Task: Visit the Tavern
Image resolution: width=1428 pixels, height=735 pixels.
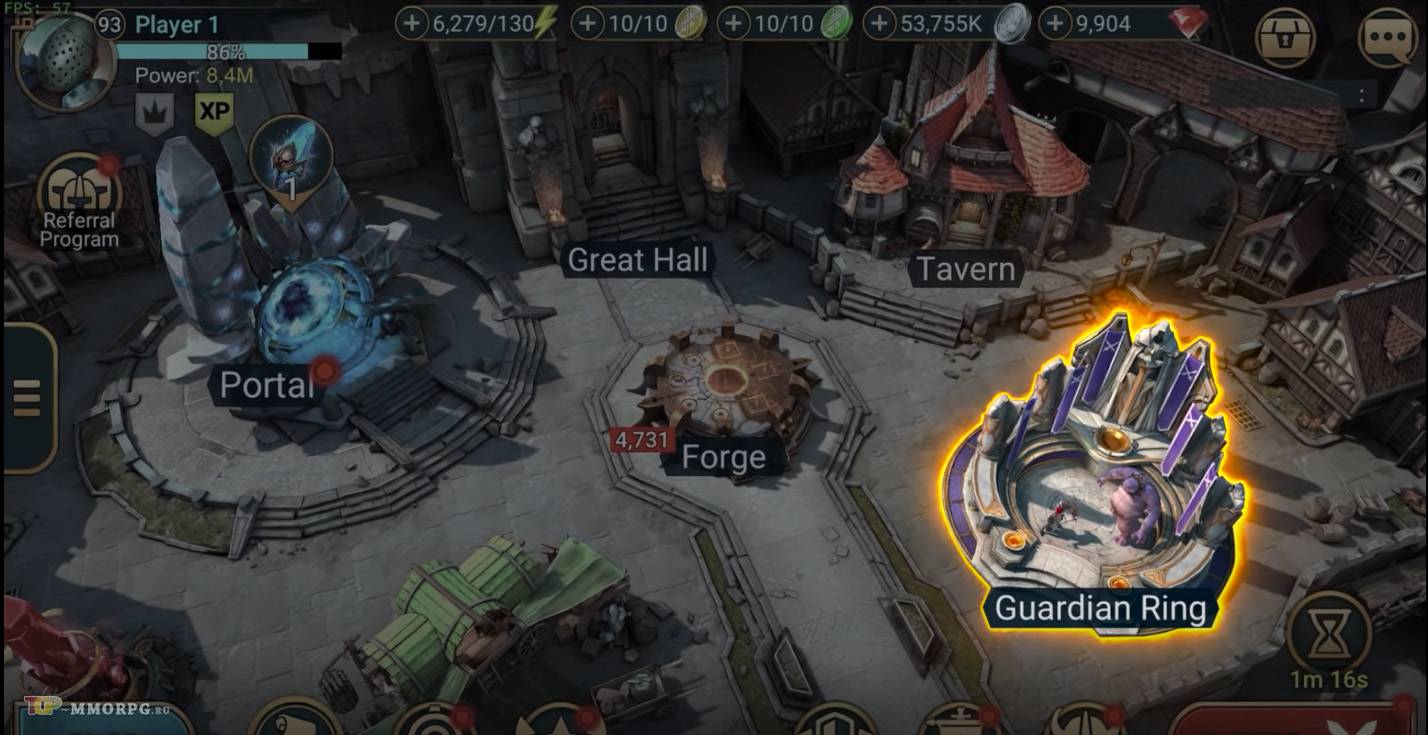Action: (x=965, y=269)
